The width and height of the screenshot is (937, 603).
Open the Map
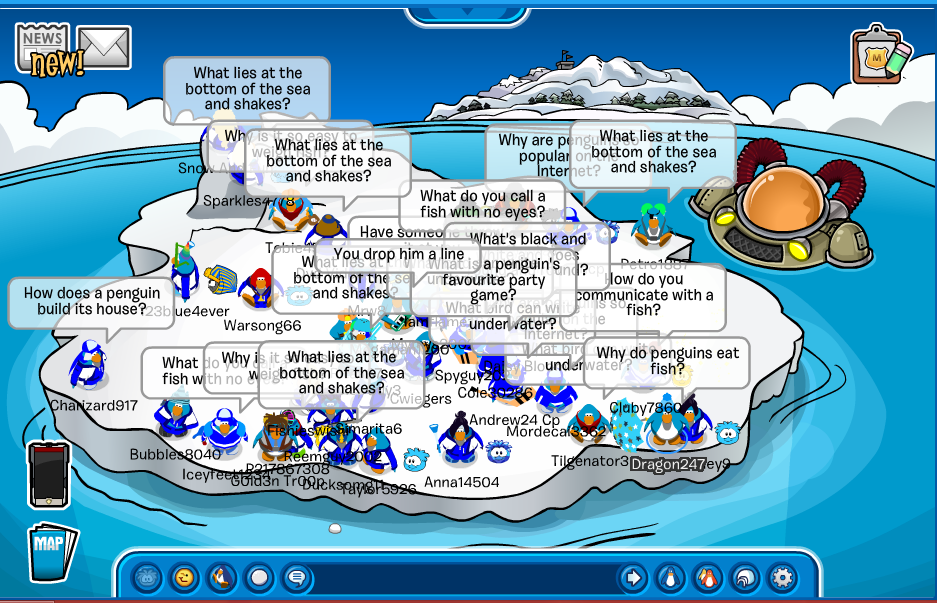[x=50, y=551]
